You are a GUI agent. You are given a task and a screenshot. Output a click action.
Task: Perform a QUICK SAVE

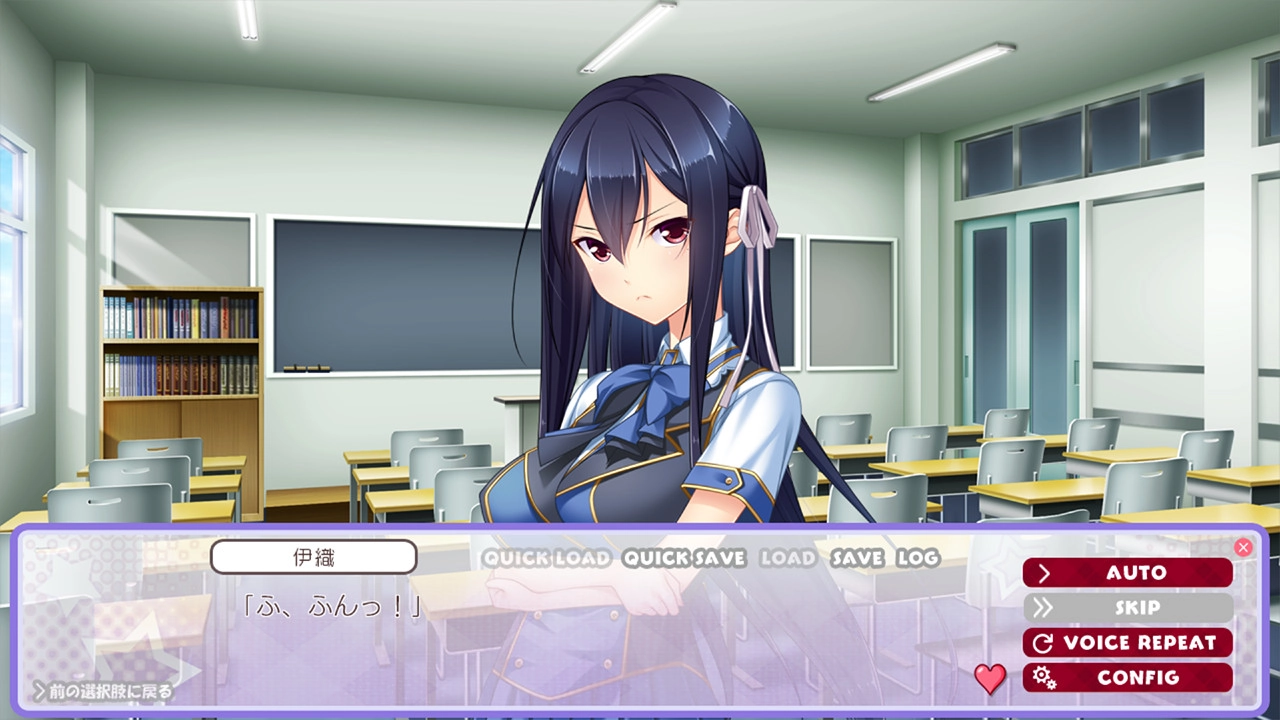click(x=684, y=558)
